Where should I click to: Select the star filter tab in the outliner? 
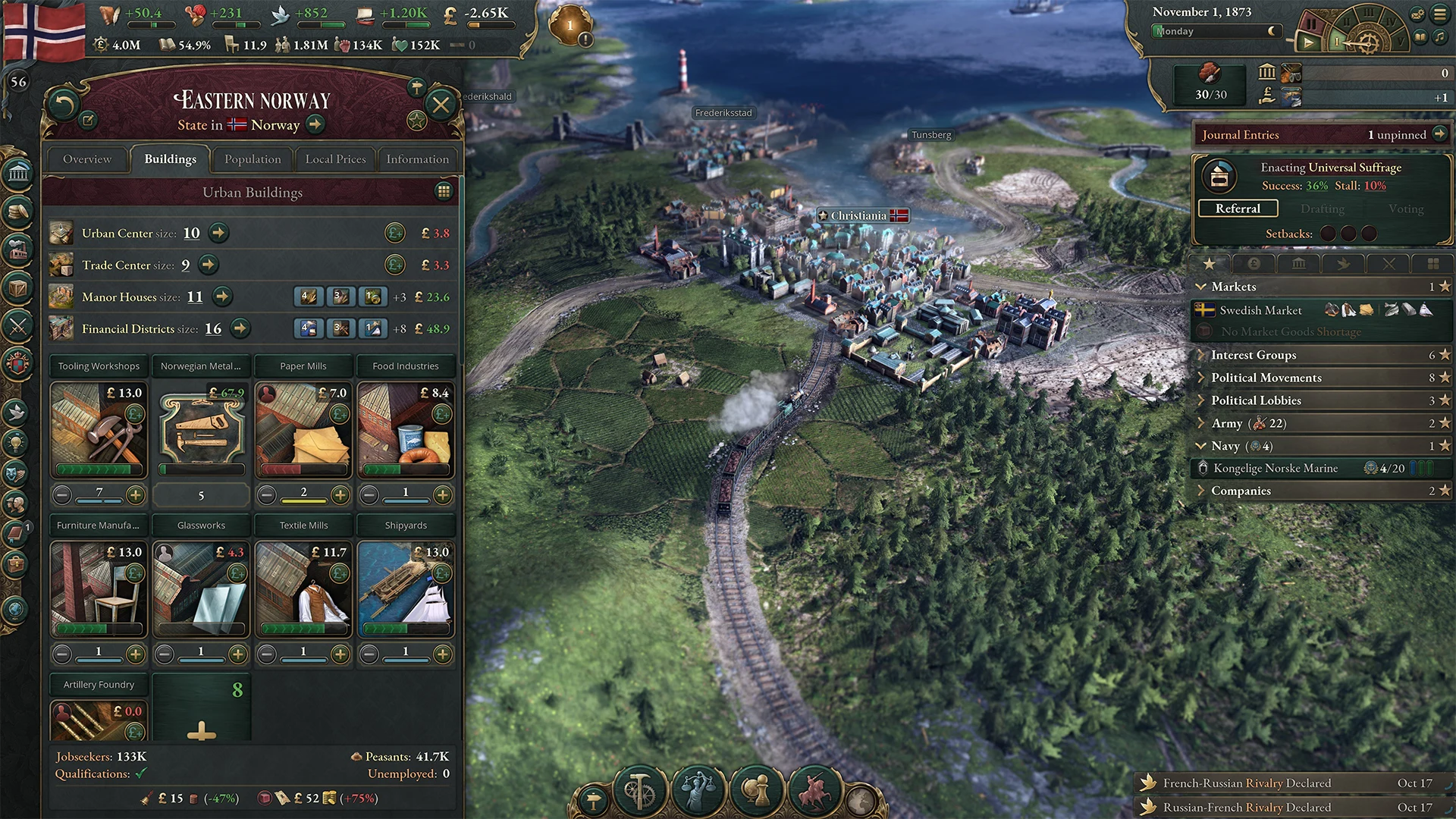[1210, 263]
